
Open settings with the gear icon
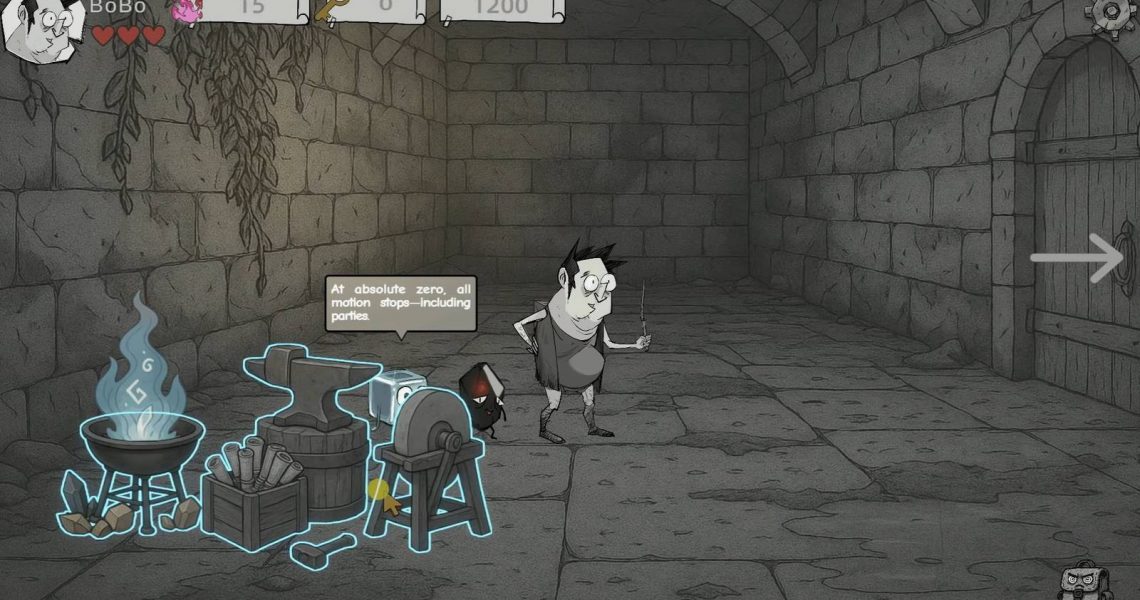(1113, 15)
